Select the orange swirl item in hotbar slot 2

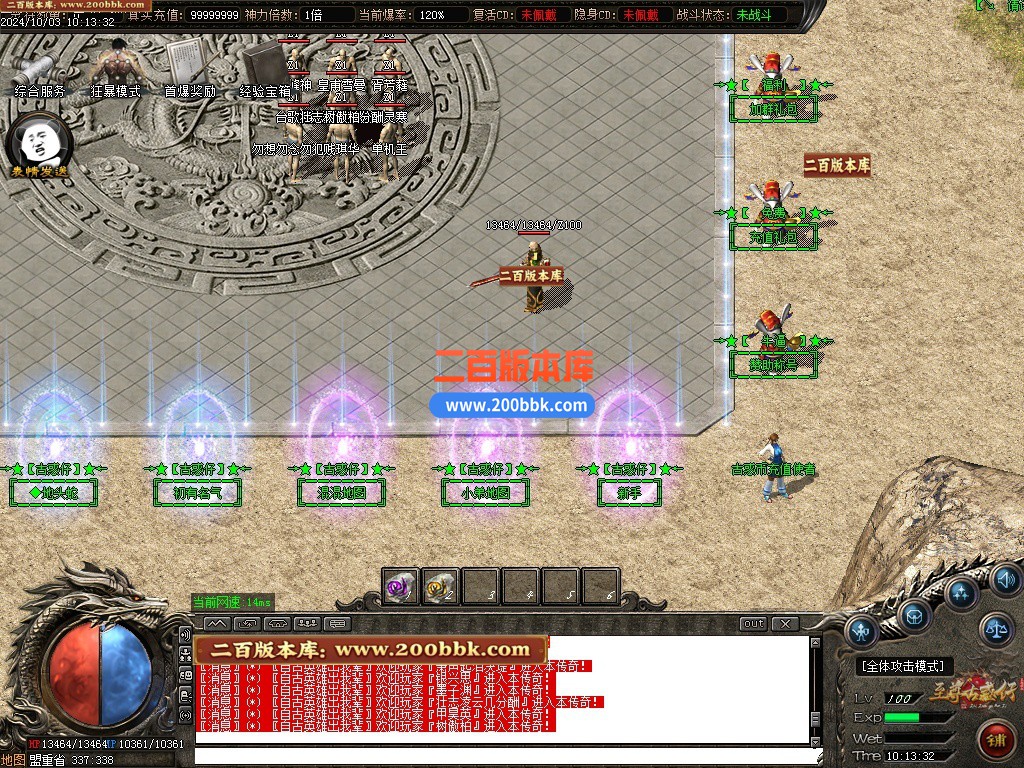point(440,587)
